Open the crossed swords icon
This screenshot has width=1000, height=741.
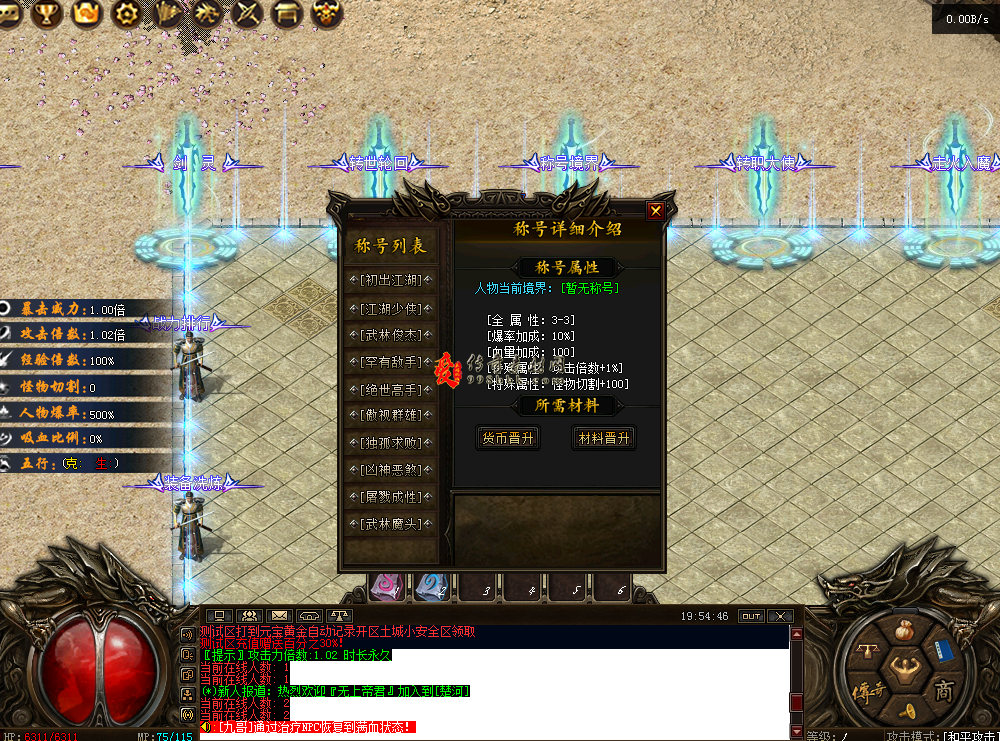(x=246, y=14)
